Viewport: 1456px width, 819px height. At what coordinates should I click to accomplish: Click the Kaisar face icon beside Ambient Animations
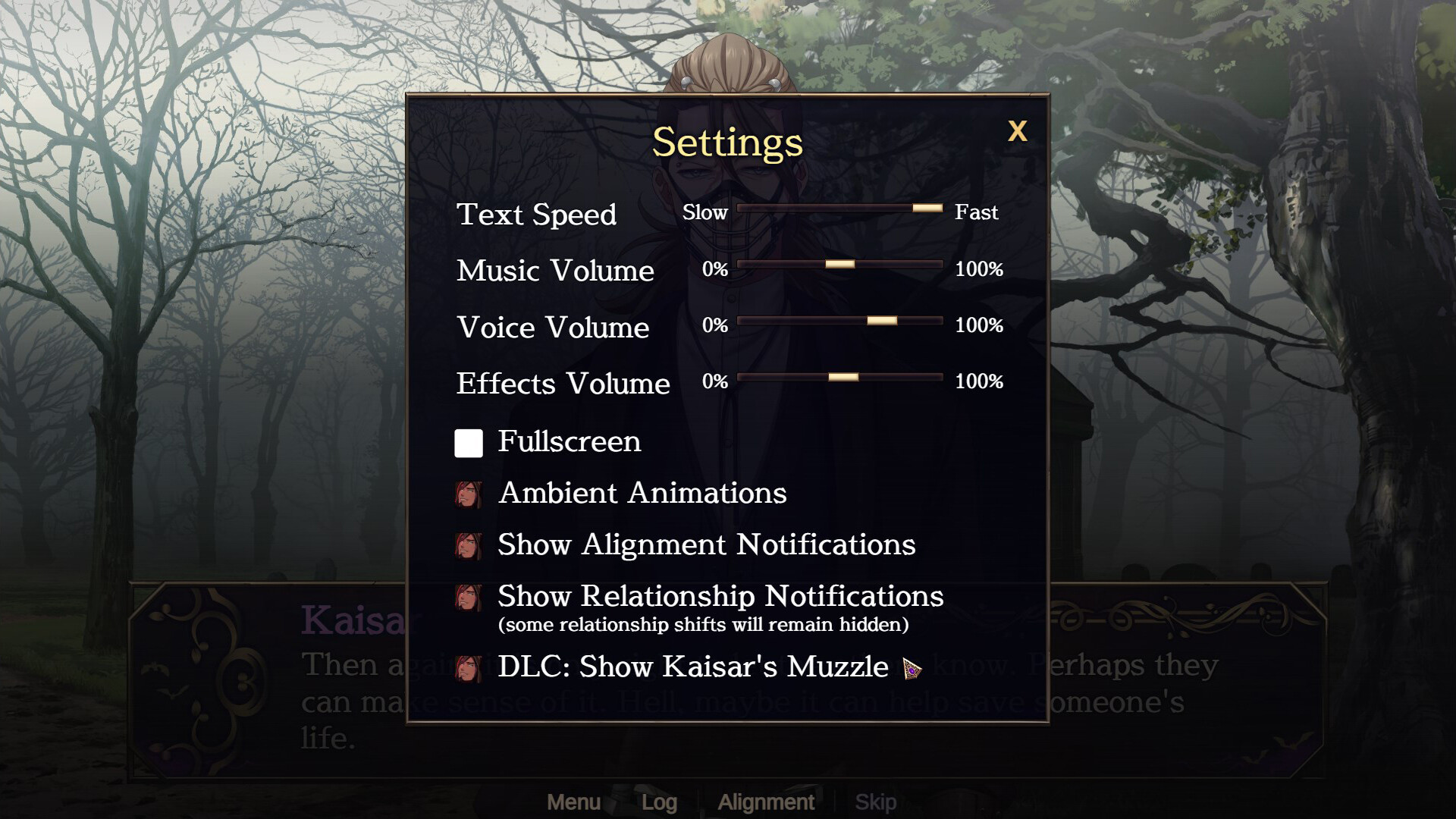tap(468, 494)
